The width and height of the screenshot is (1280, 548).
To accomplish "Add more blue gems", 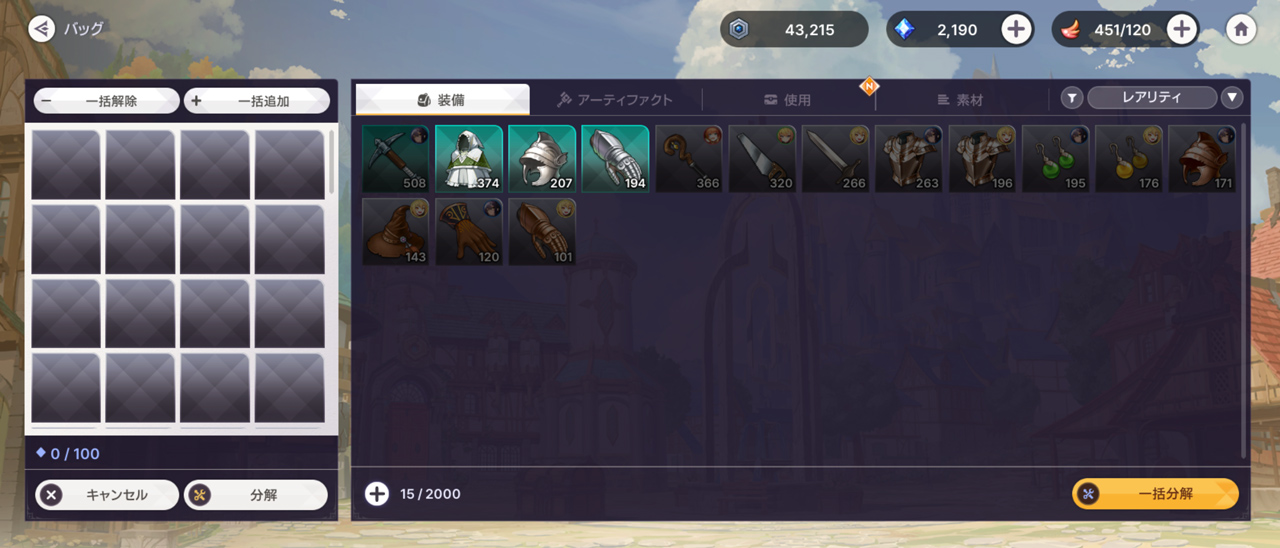I will click(1016, 30).
